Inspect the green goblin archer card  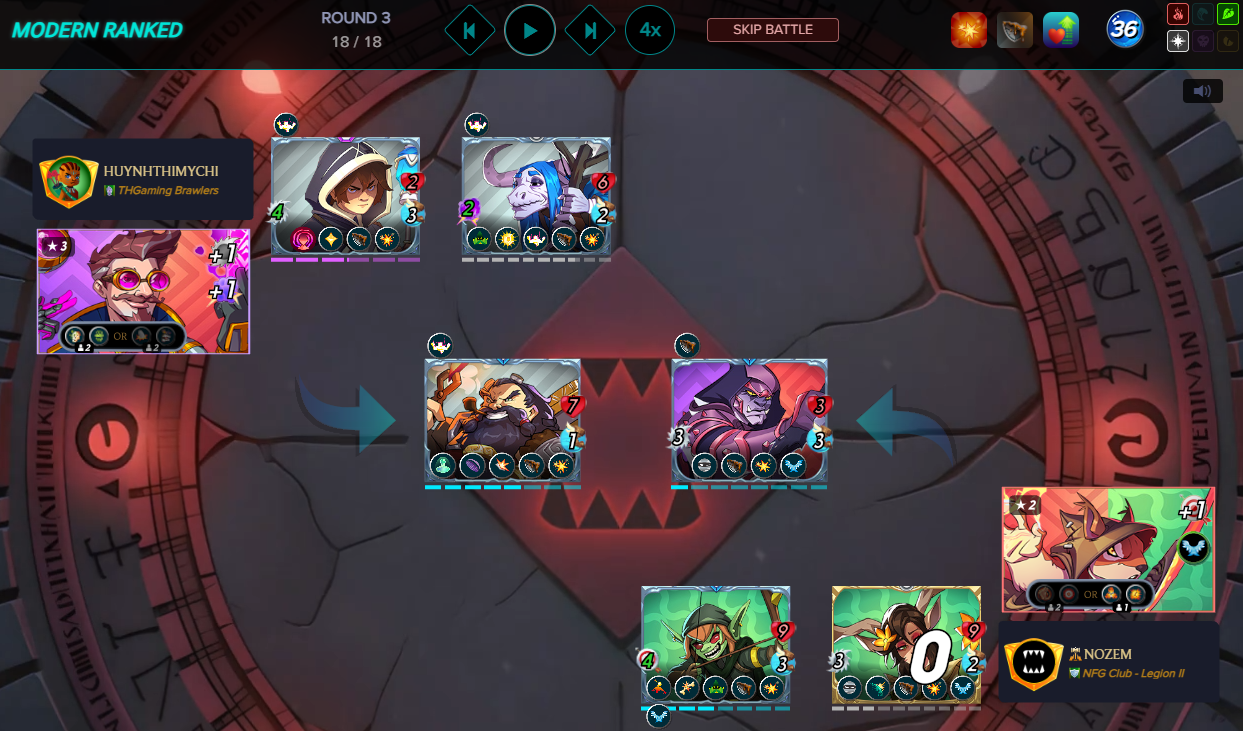point(716,645)
